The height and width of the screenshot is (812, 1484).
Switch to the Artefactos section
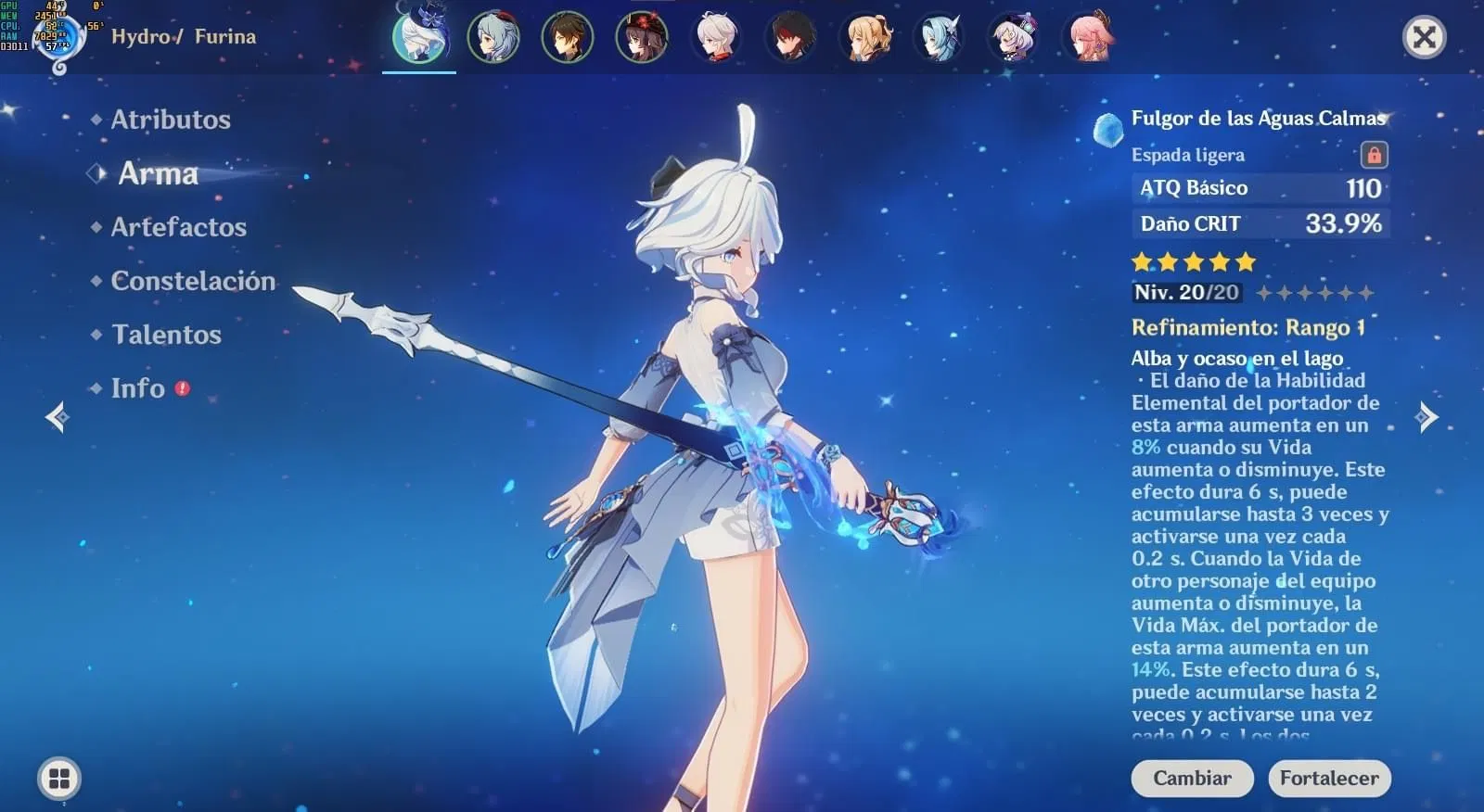(178, 227)
